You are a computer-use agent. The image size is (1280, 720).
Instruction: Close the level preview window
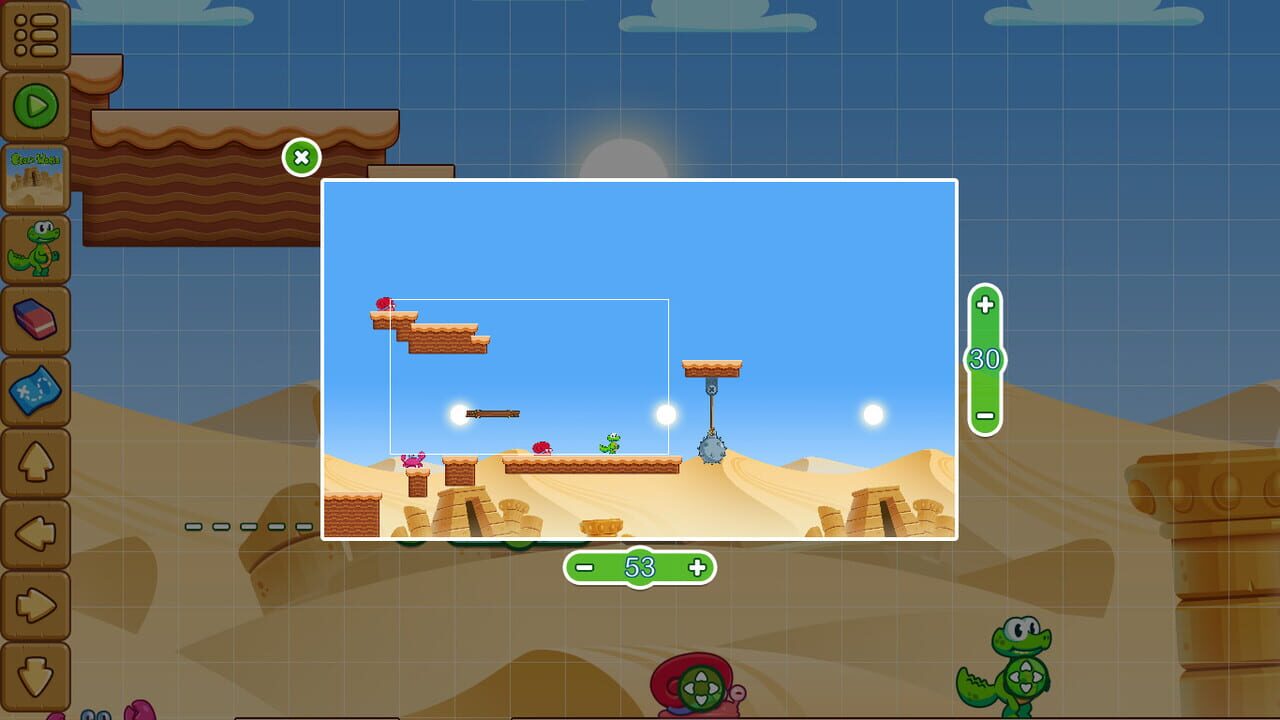(300, 157)
